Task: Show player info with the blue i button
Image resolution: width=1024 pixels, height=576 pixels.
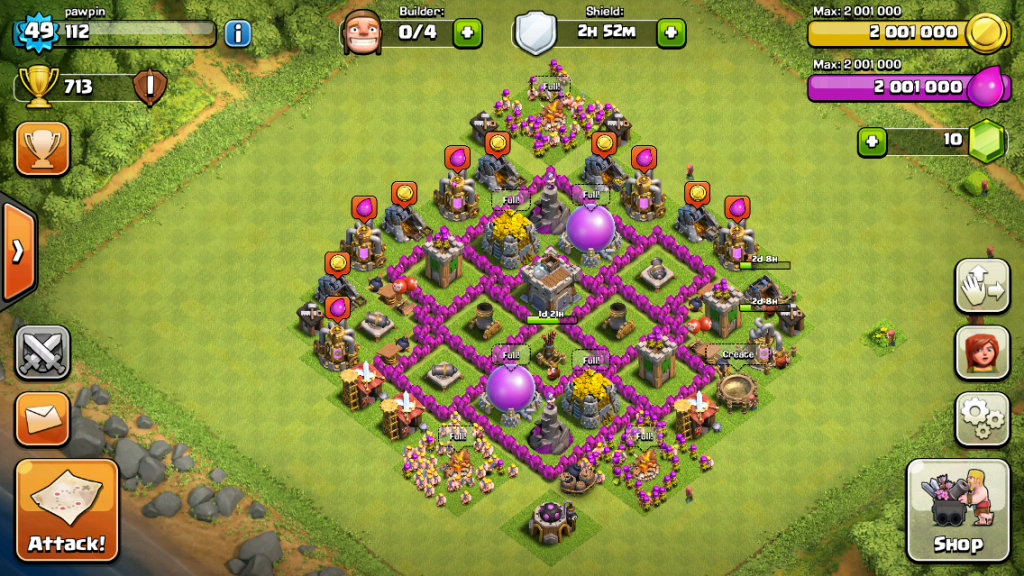Action: click(237, 34)
